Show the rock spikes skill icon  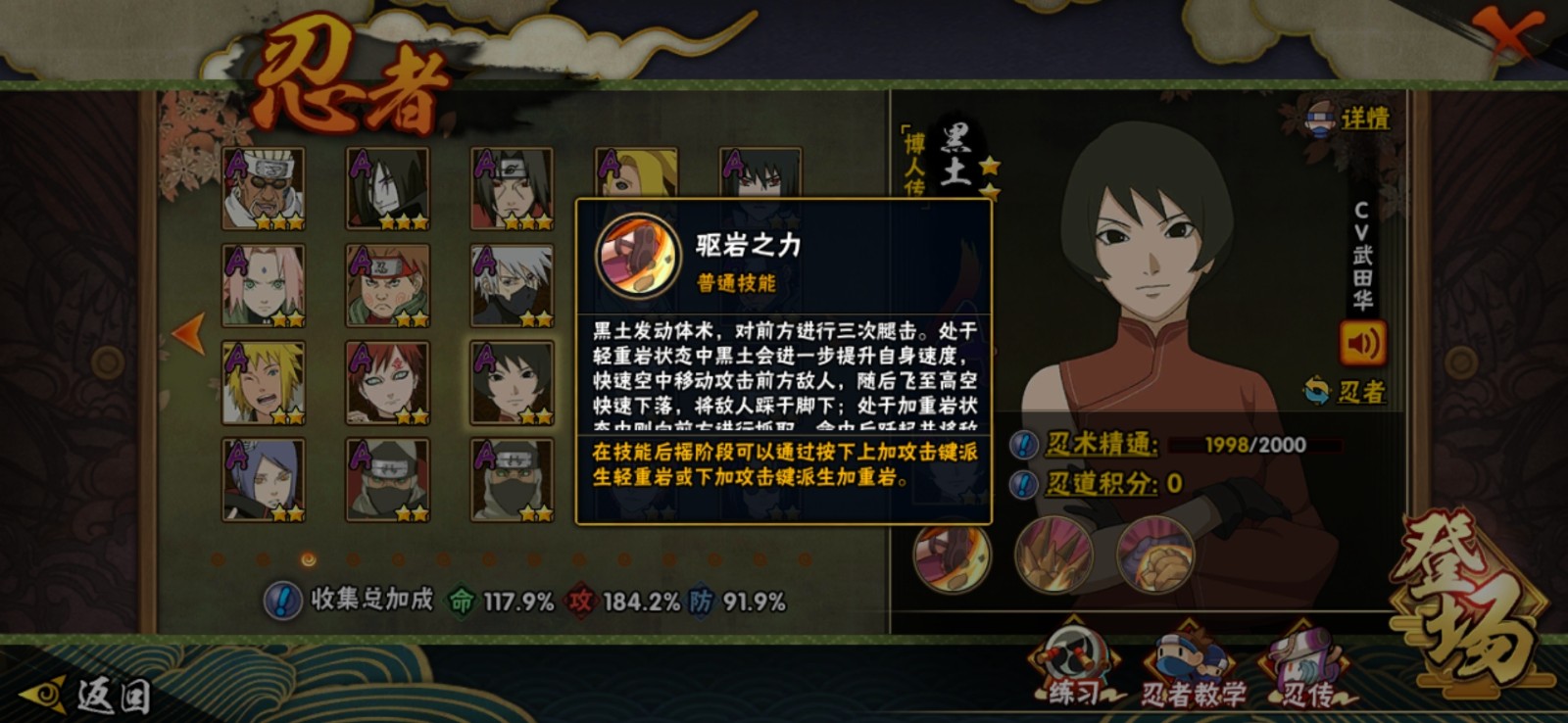point(1053,554)
